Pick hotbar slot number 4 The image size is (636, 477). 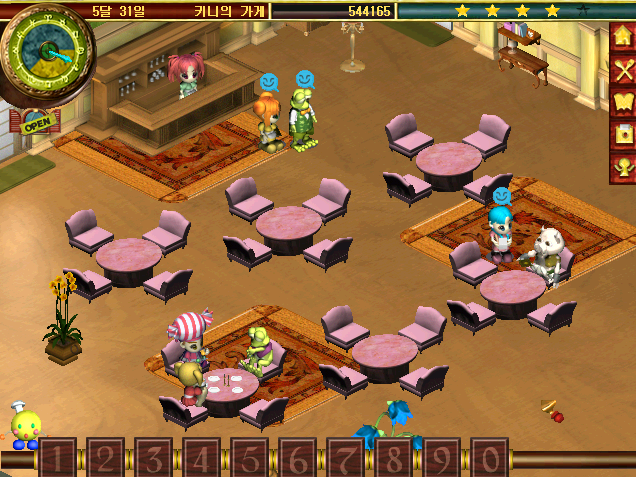pyautogui.click(x=201, y=458)
